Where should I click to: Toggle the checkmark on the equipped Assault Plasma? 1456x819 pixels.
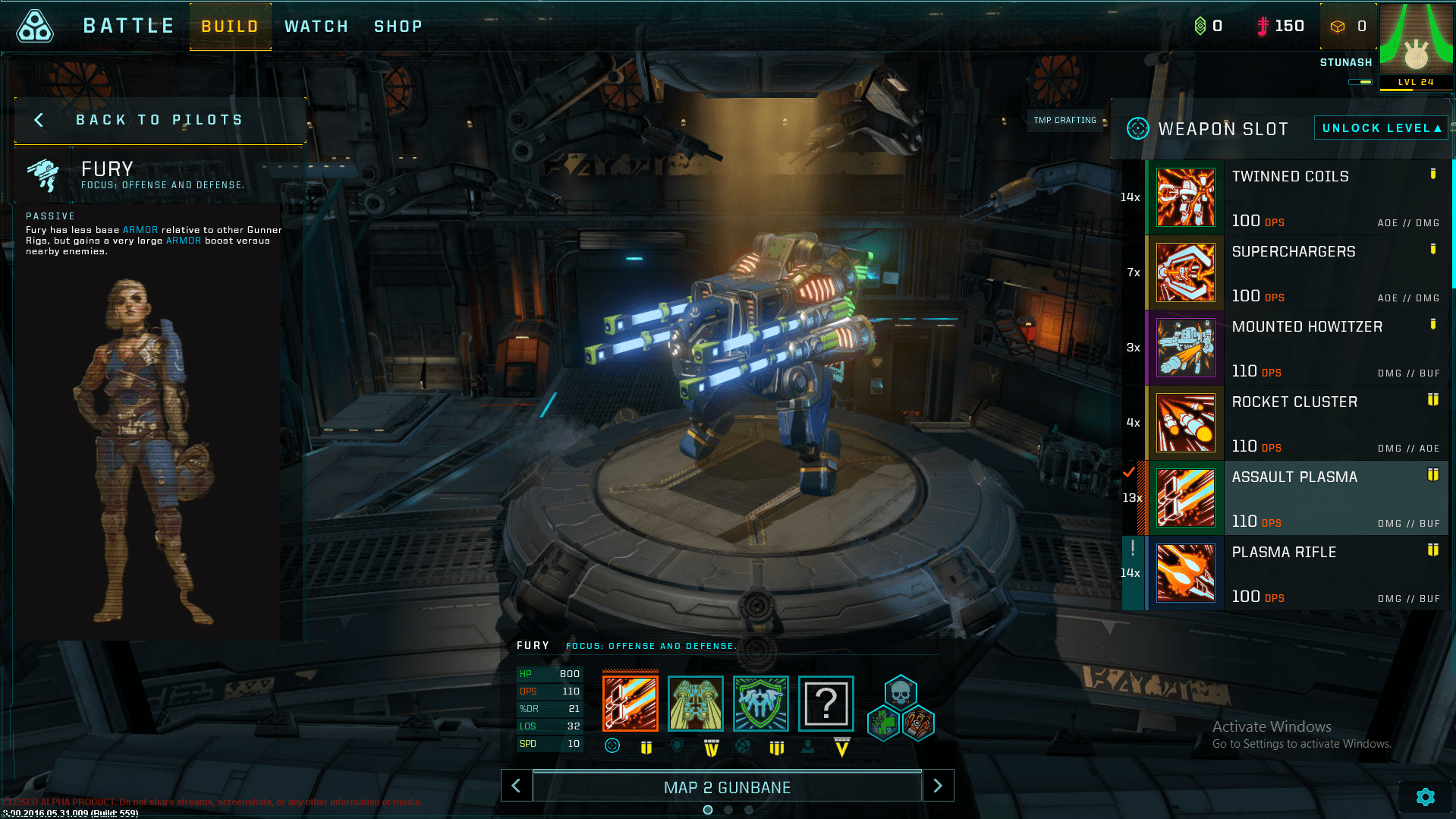pos(1131,471)
